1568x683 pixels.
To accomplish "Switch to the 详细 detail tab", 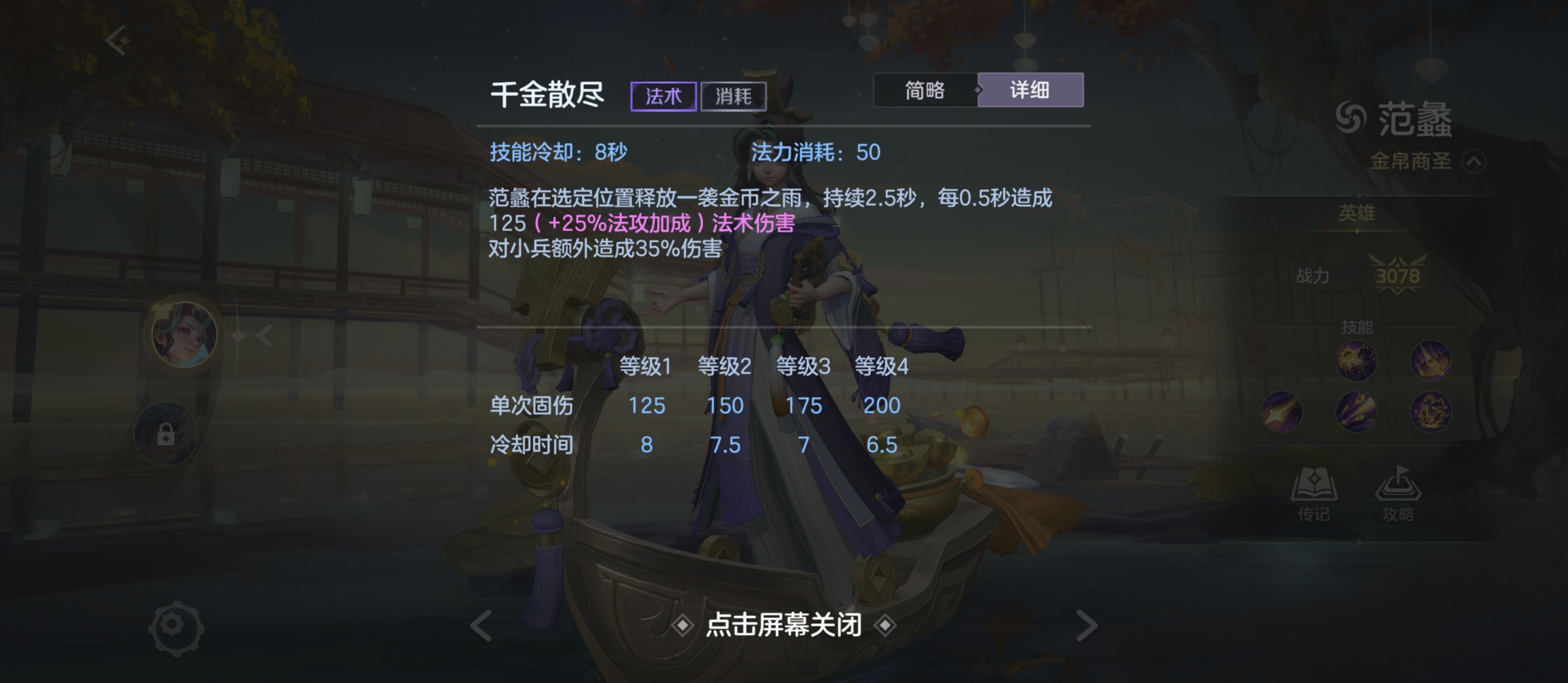I will click(1030, 90).
